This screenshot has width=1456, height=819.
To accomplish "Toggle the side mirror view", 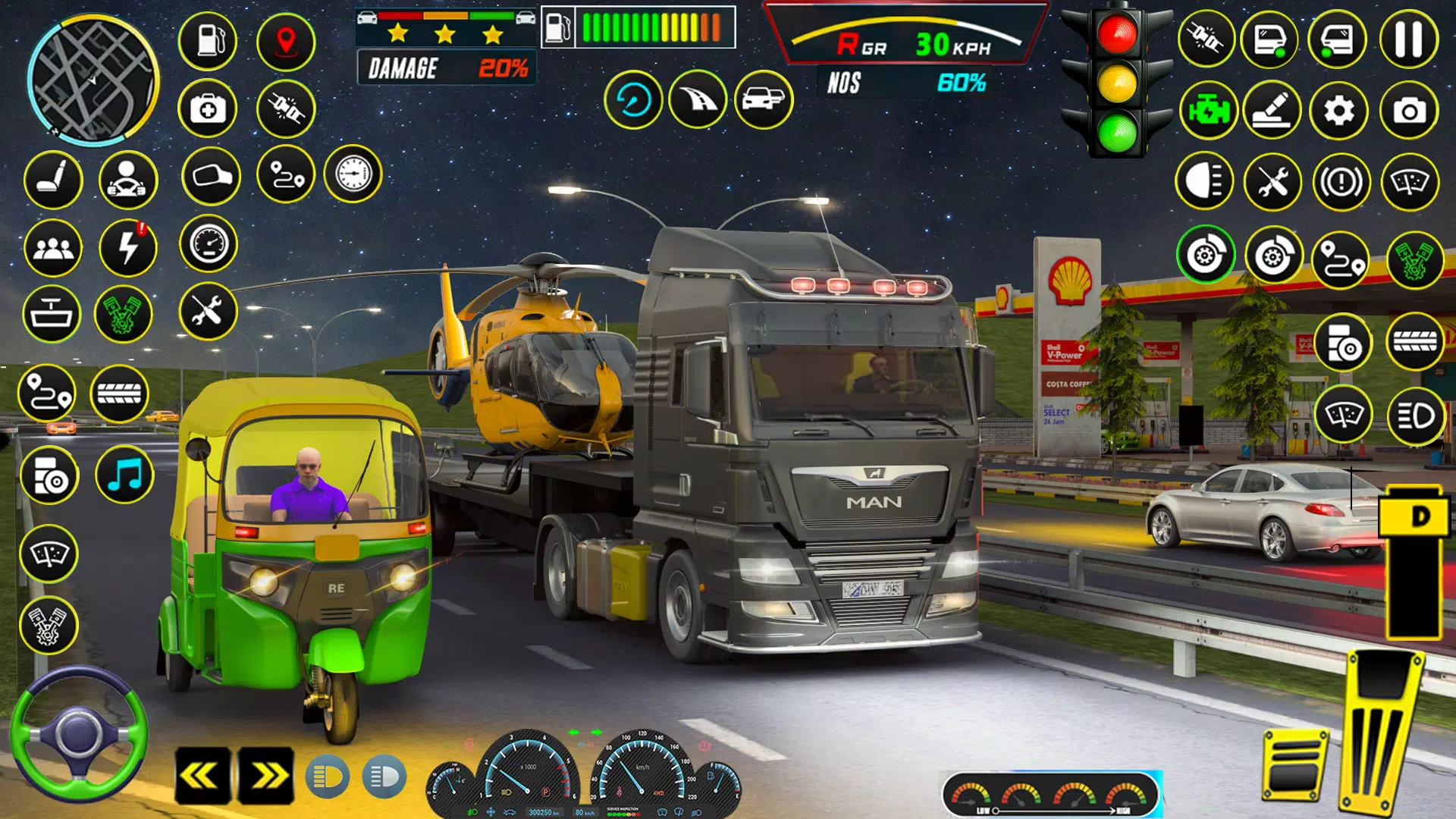I will tap(212, 177).
